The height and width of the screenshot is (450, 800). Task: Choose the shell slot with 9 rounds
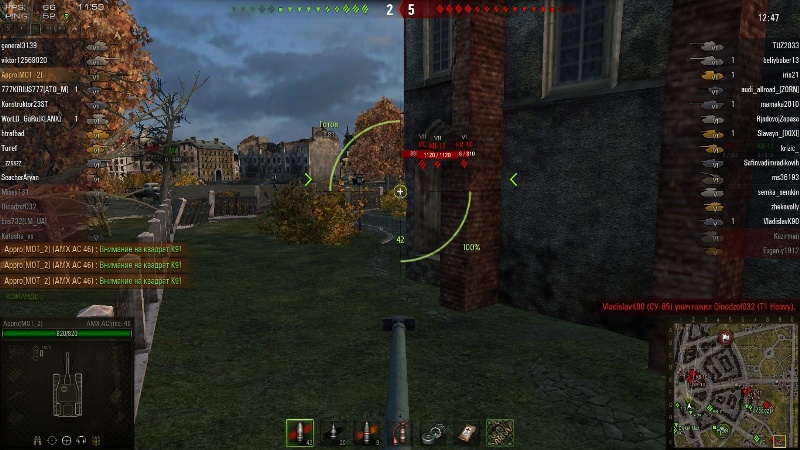pyautogui.click(x=366, y=432)
